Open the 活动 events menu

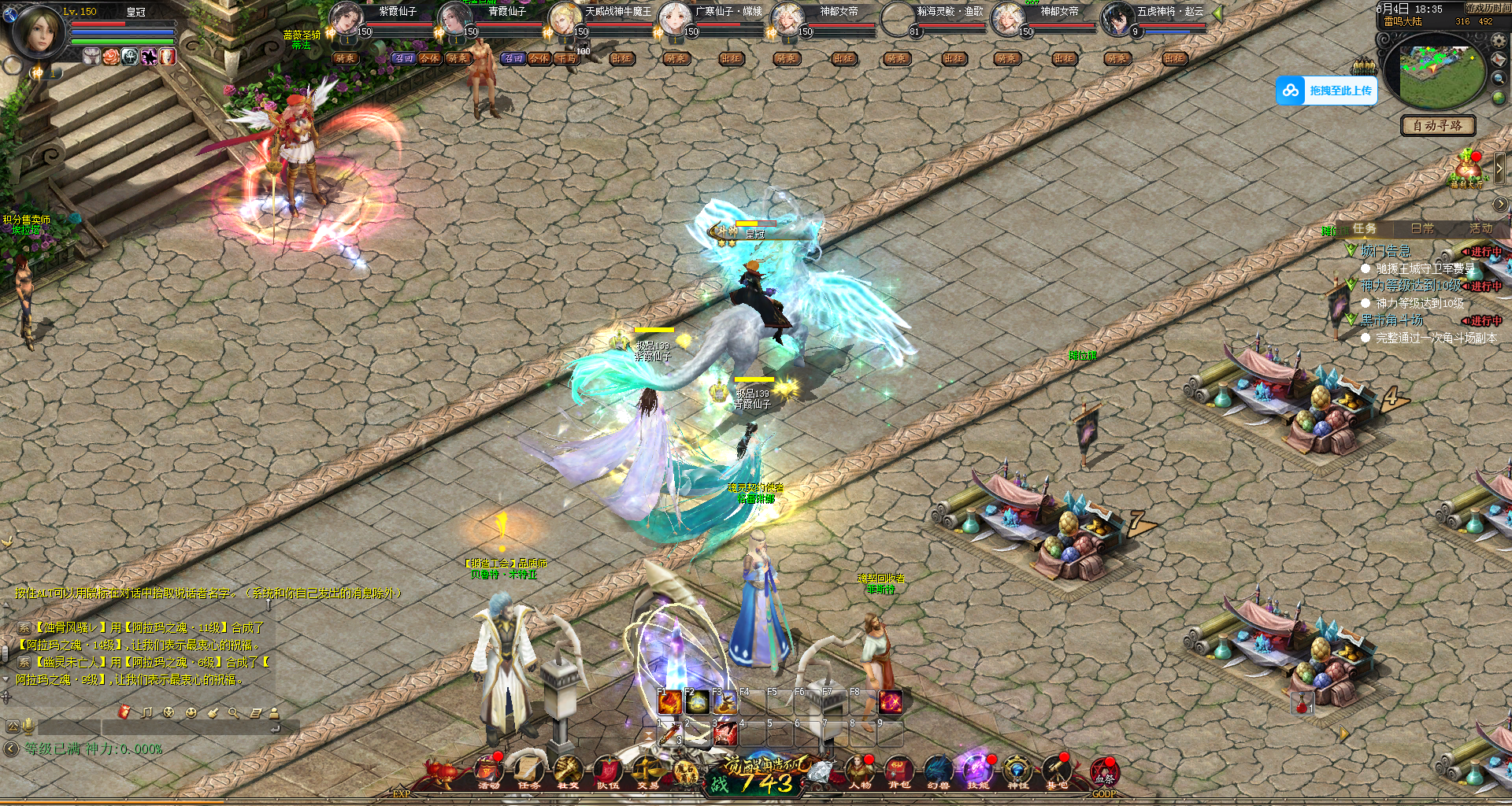[489, 771]
